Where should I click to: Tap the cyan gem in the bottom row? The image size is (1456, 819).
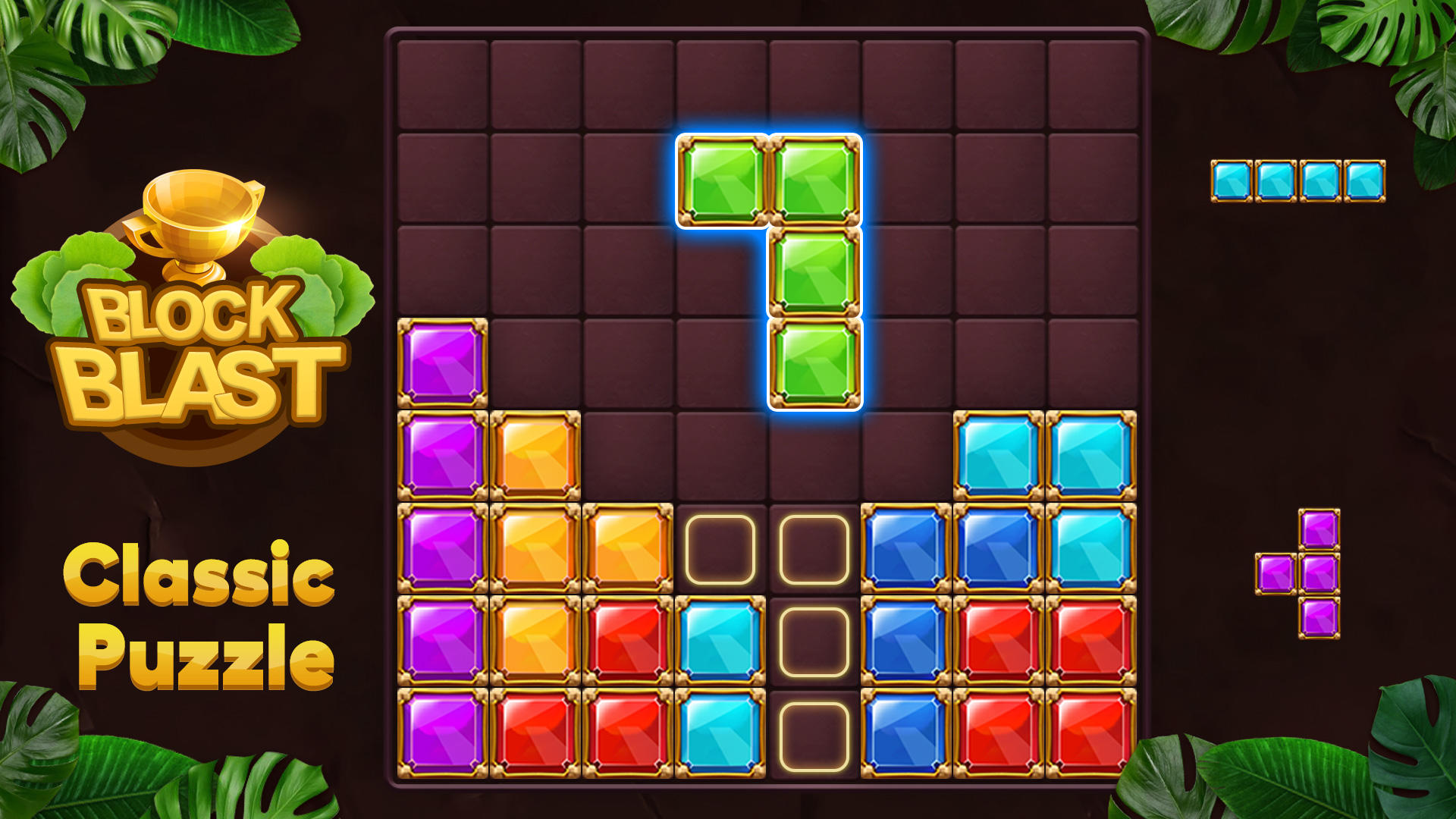[x=720, y=732]
